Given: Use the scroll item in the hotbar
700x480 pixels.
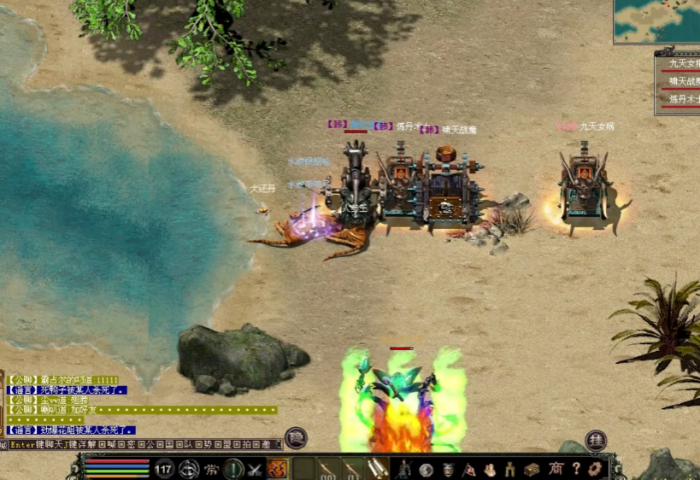Looking at the screenshot, I should tap(377, 467).
